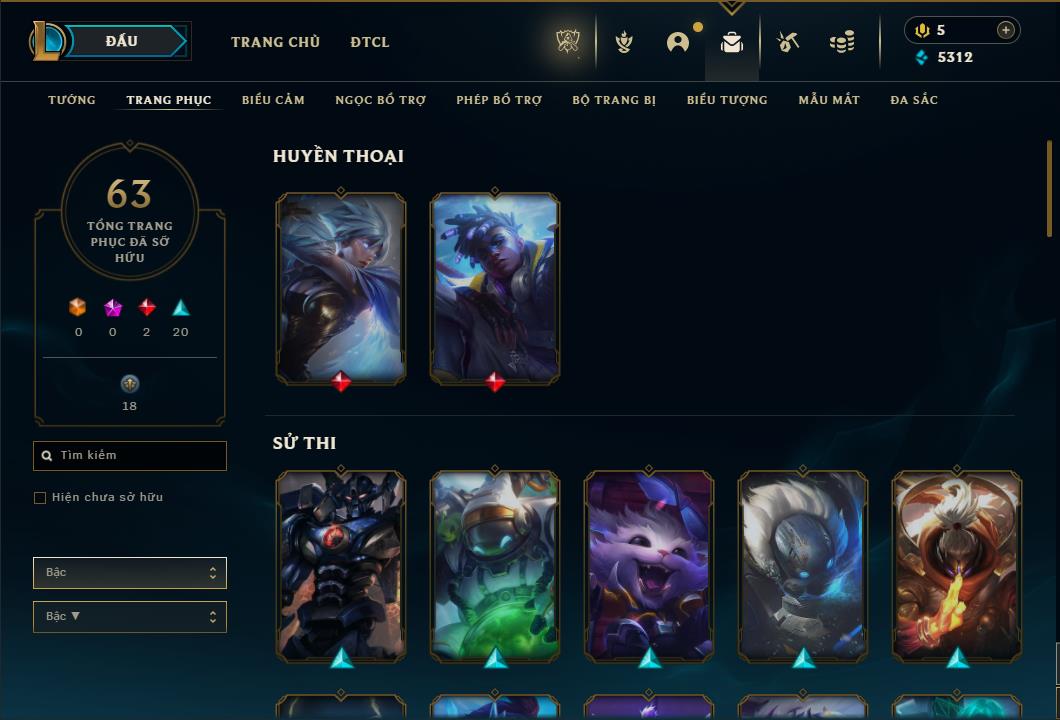Image resolution: width=1060 pixels, height=720 pixels.
Task: Open the MẪU MẮT tab
Action: 829,100
